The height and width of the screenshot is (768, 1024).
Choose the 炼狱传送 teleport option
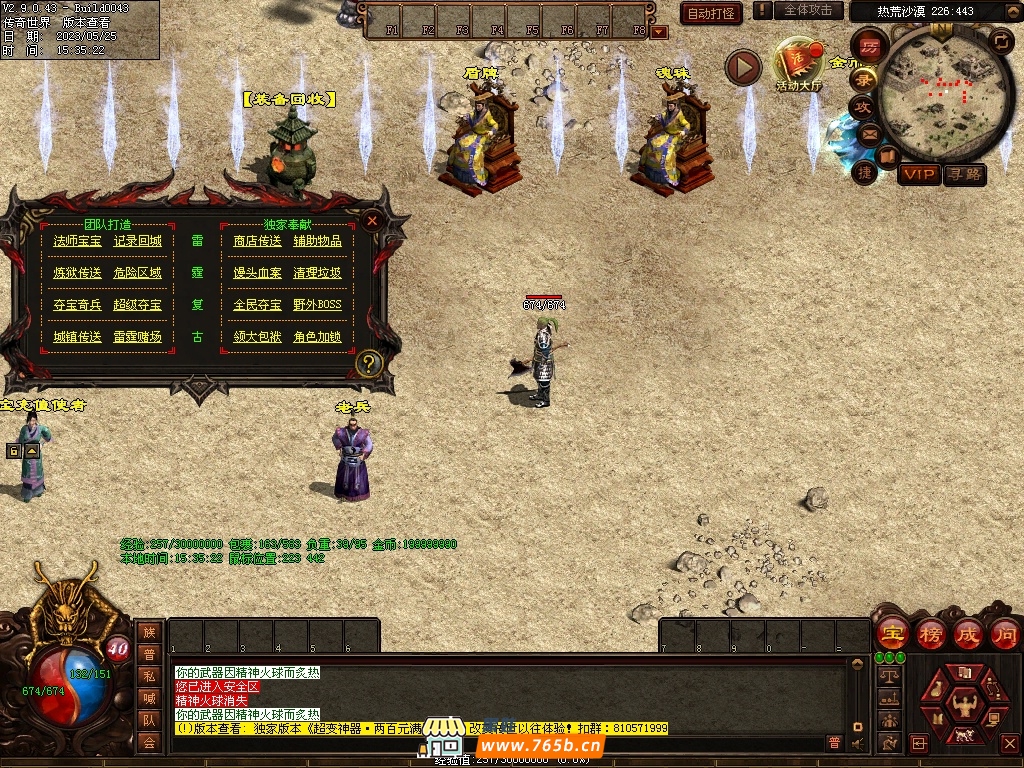77,273
